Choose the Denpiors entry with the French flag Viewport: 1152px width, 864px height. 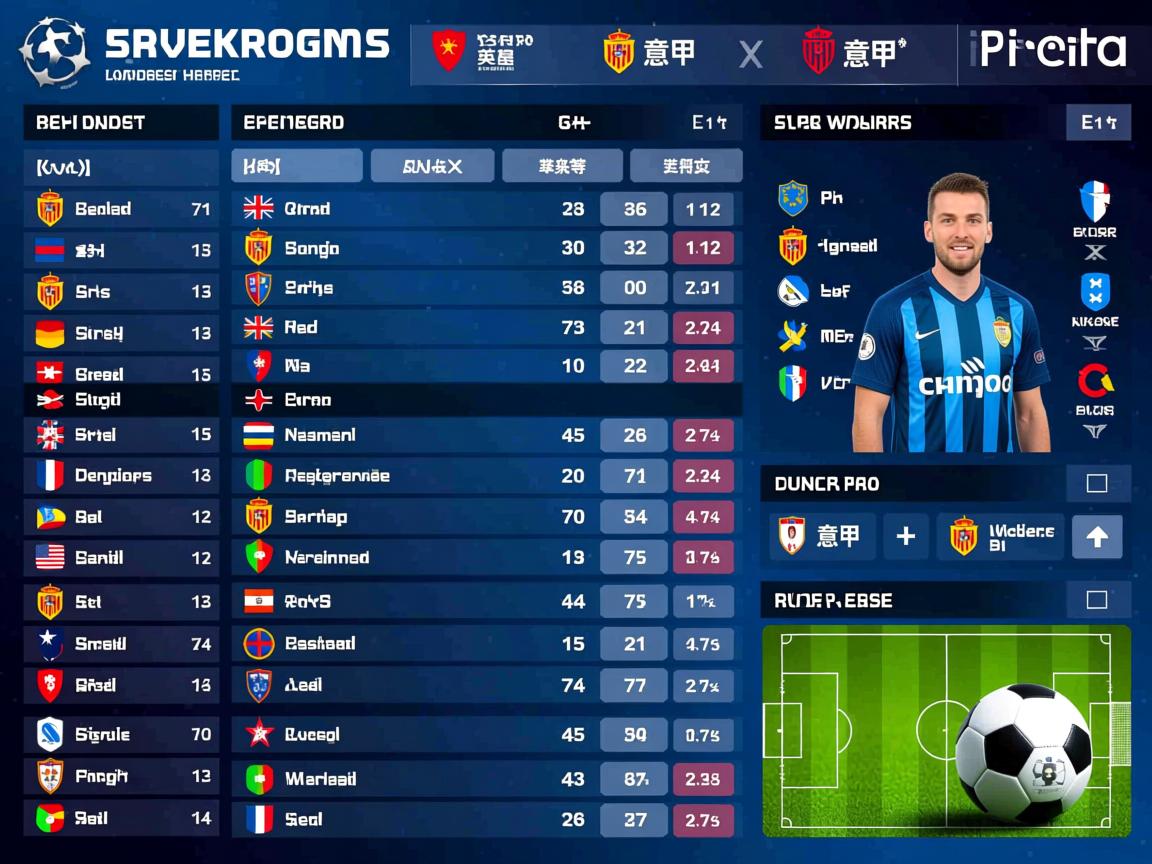click(121, 476)
